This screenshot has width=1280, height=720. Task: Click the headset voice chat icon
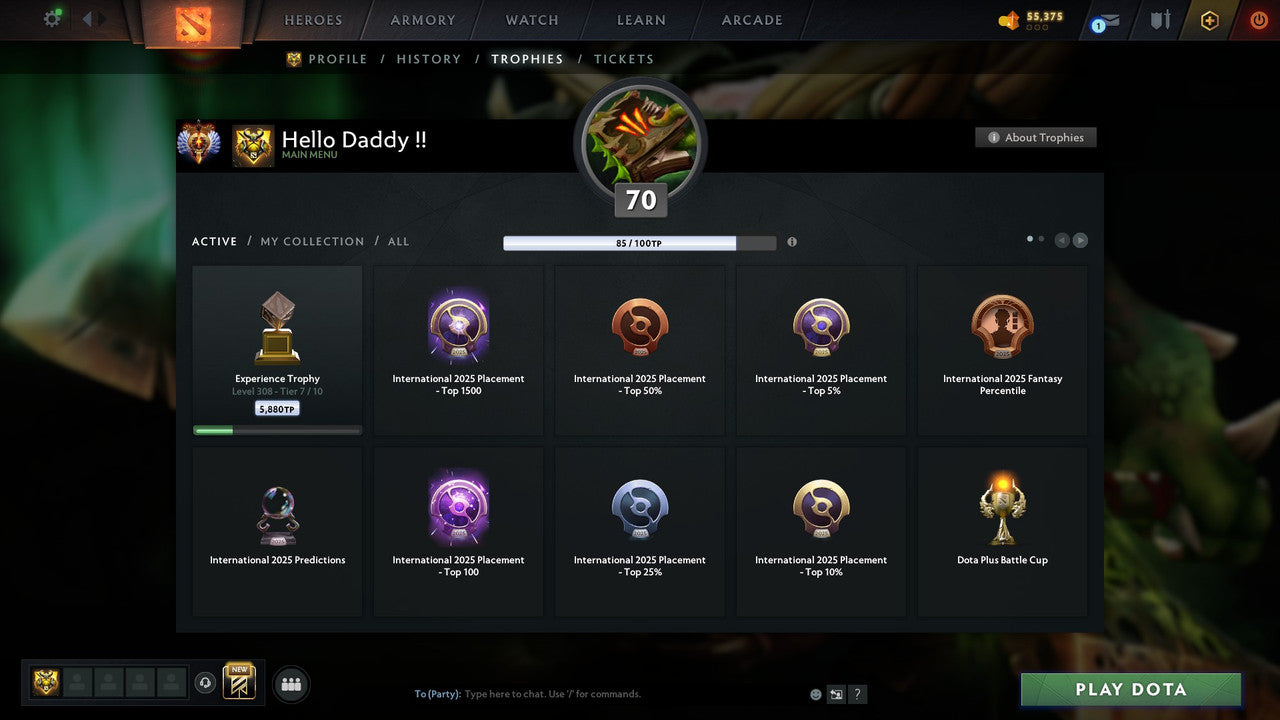coord(207,682)
